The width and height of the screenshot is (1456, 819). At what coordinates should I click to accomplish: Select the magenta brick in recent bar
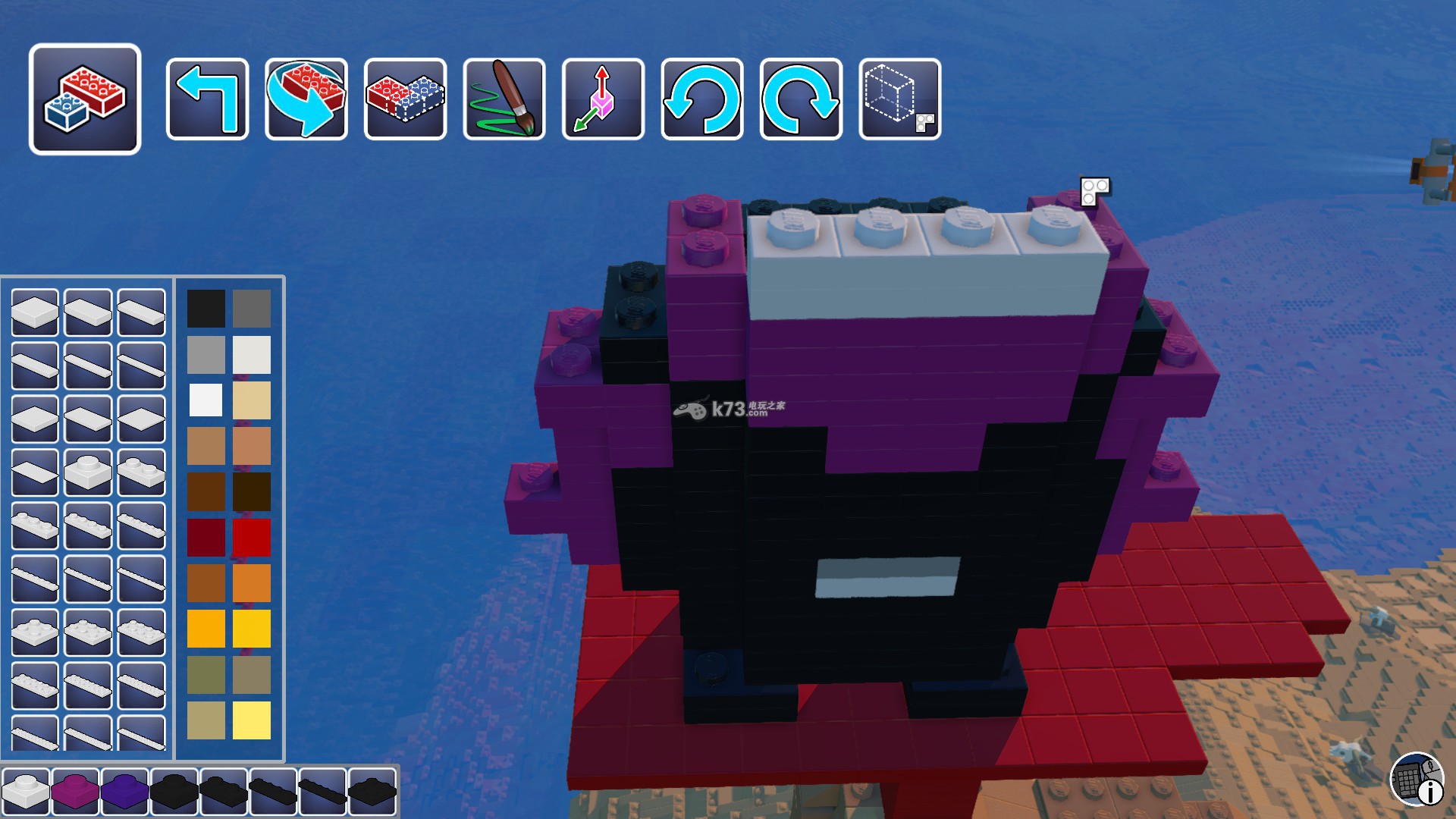[75, 790]
